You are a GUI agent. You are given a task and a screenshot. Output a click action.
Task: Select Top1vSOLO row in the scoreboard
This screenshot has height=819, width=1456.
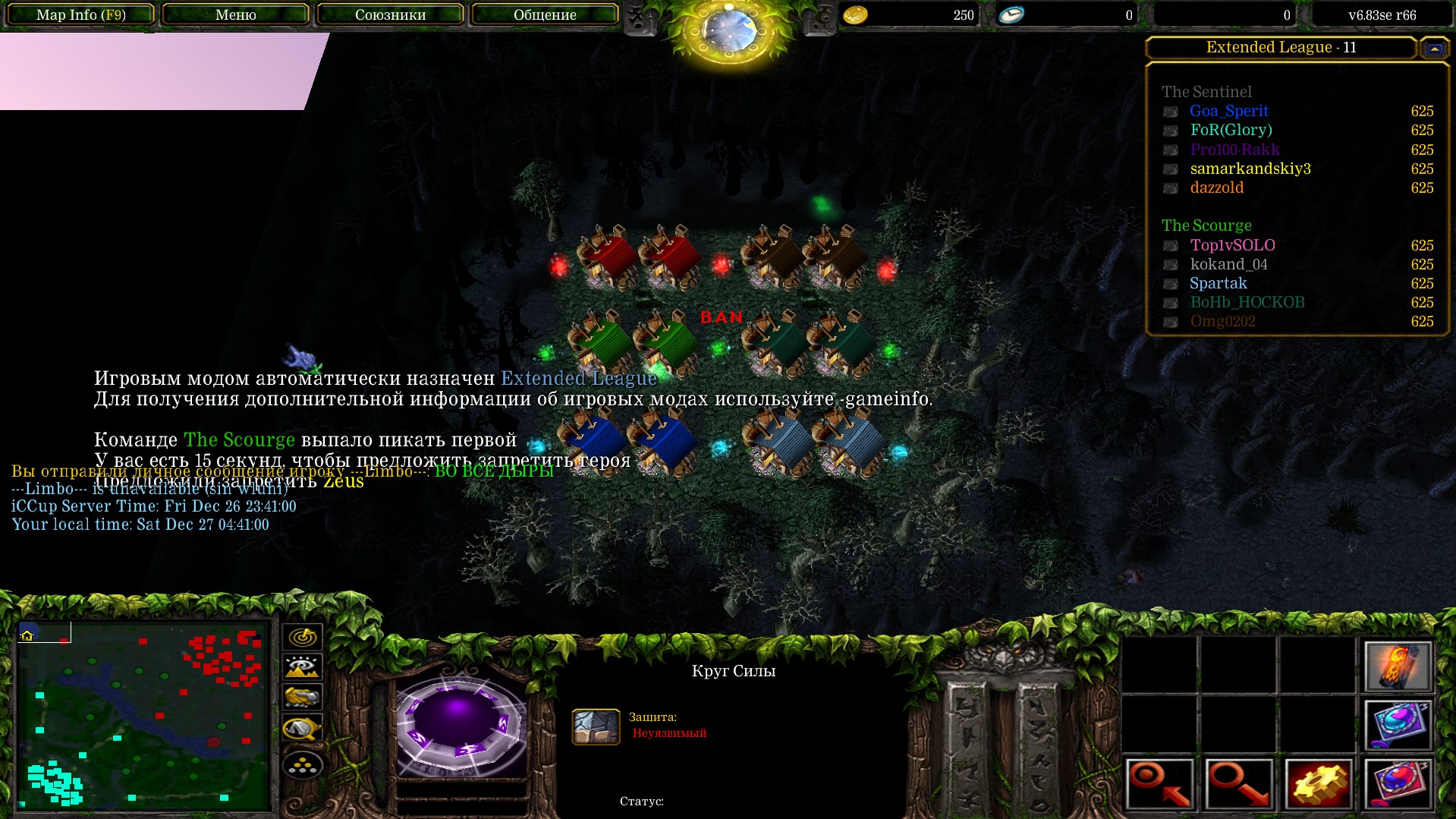(1231, 245)
